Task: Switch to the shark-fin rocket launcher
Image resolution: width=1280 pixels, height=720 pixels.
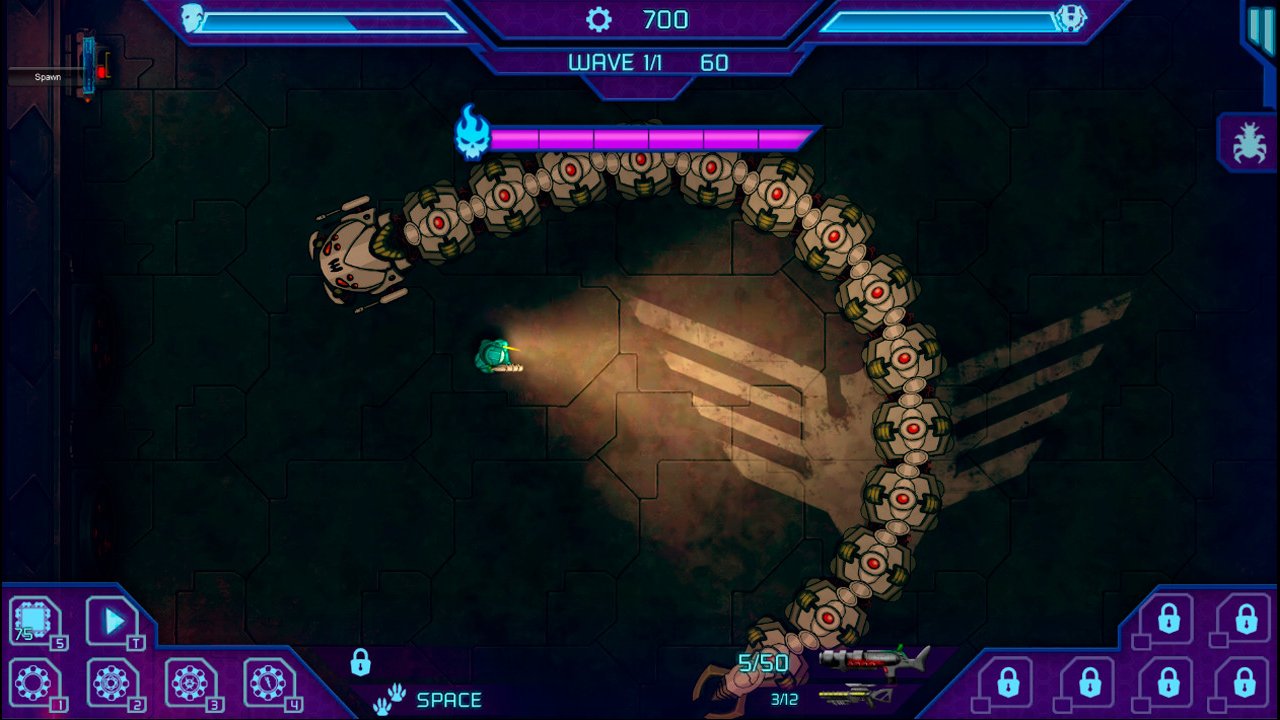Action: (x=873, y=659)
